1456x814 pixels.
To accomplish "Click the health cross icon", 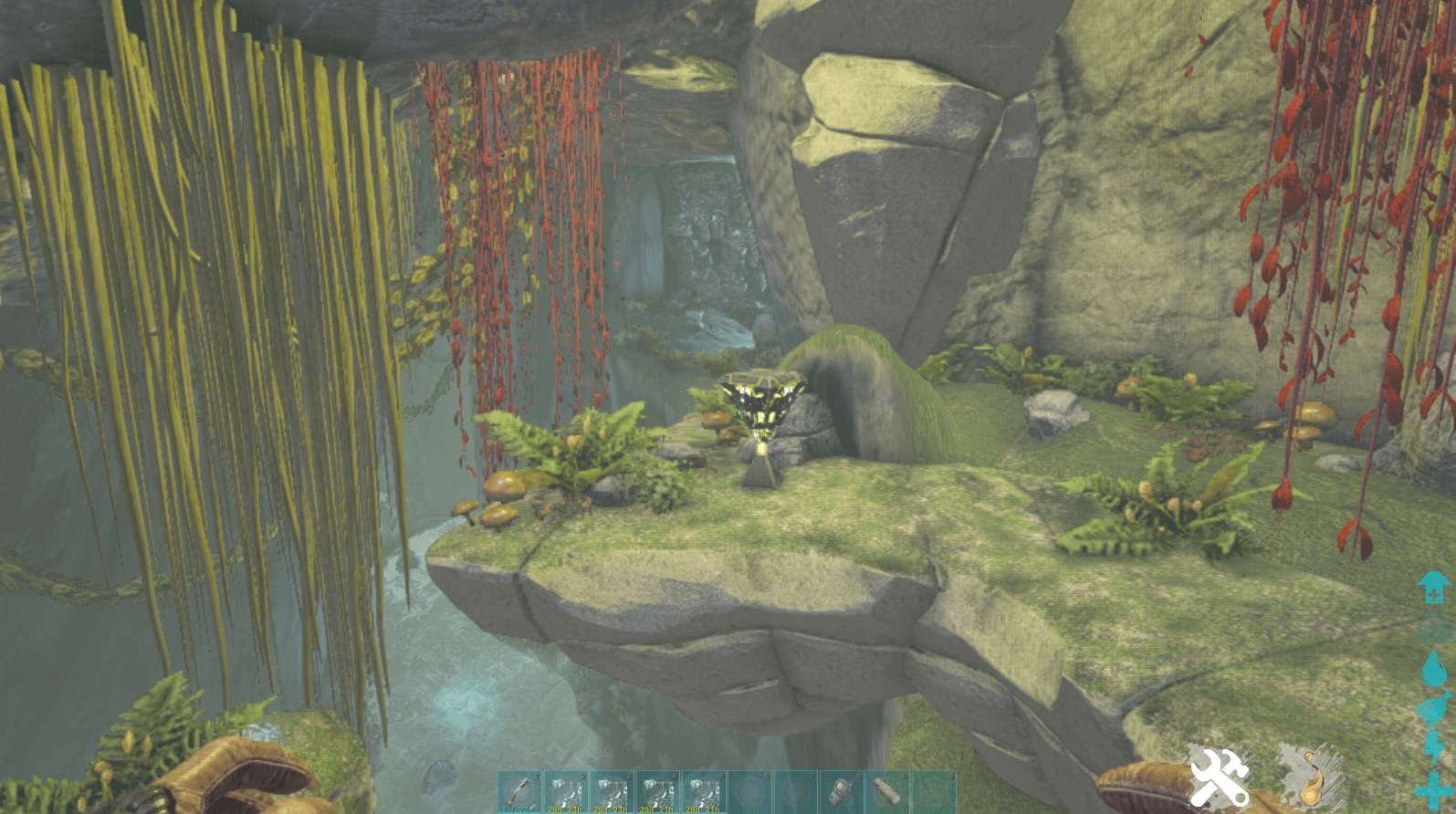I will [1434, 789].
